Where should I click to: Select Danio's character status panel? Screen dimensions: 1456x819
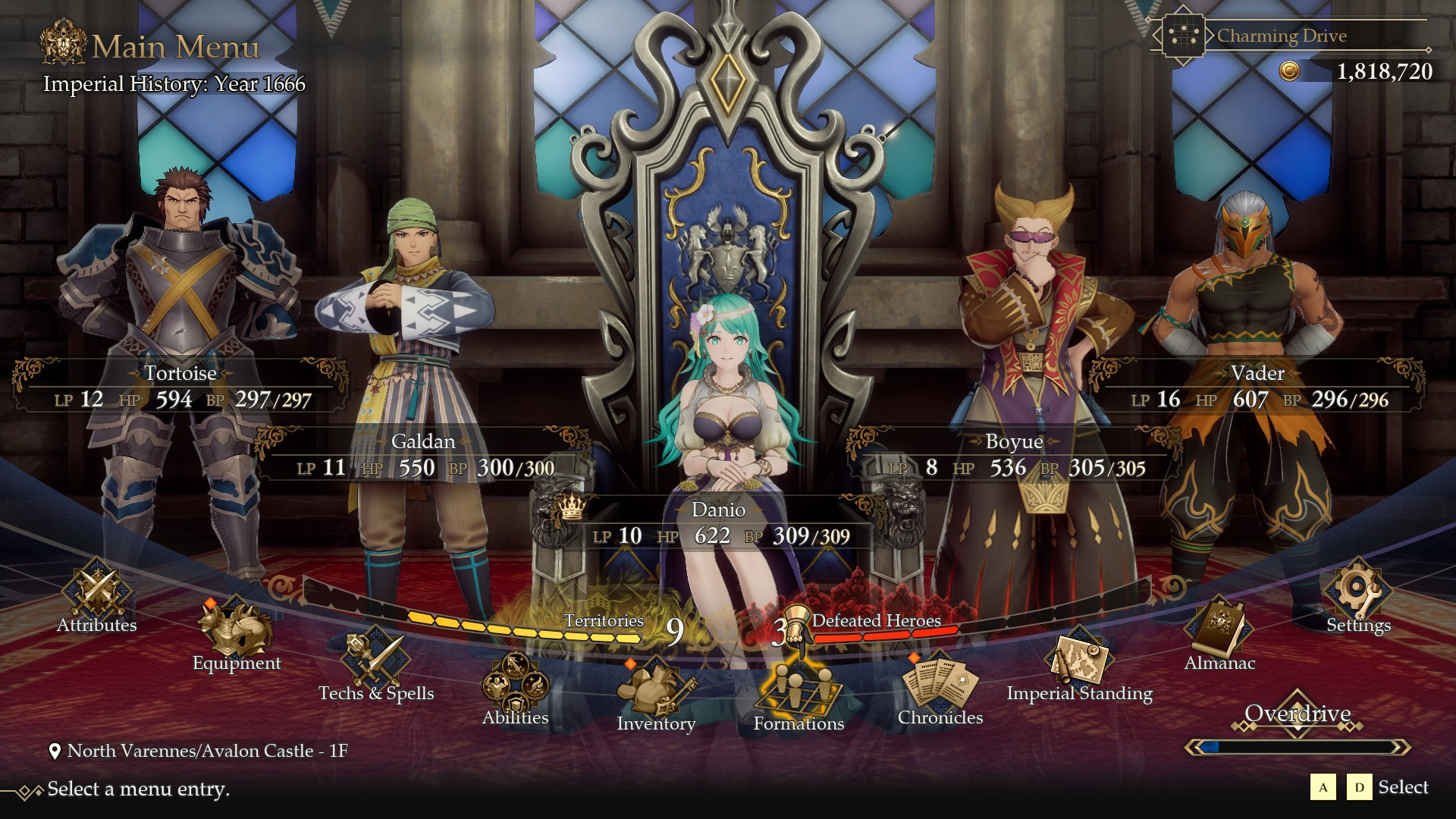point(718,523)
